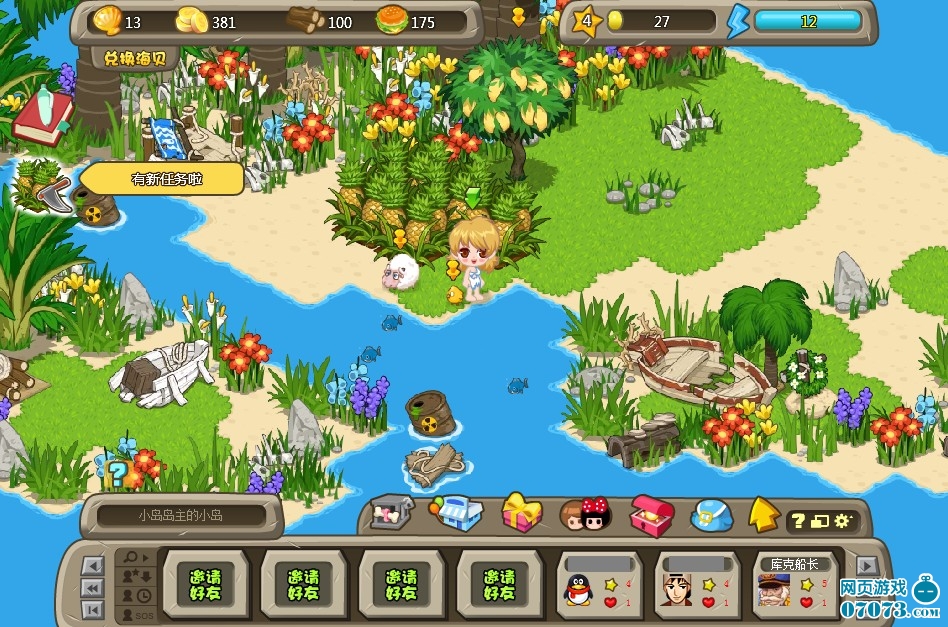Open settings with the gear icon
This screenshot has width=948, height=627.
[842, 521]
